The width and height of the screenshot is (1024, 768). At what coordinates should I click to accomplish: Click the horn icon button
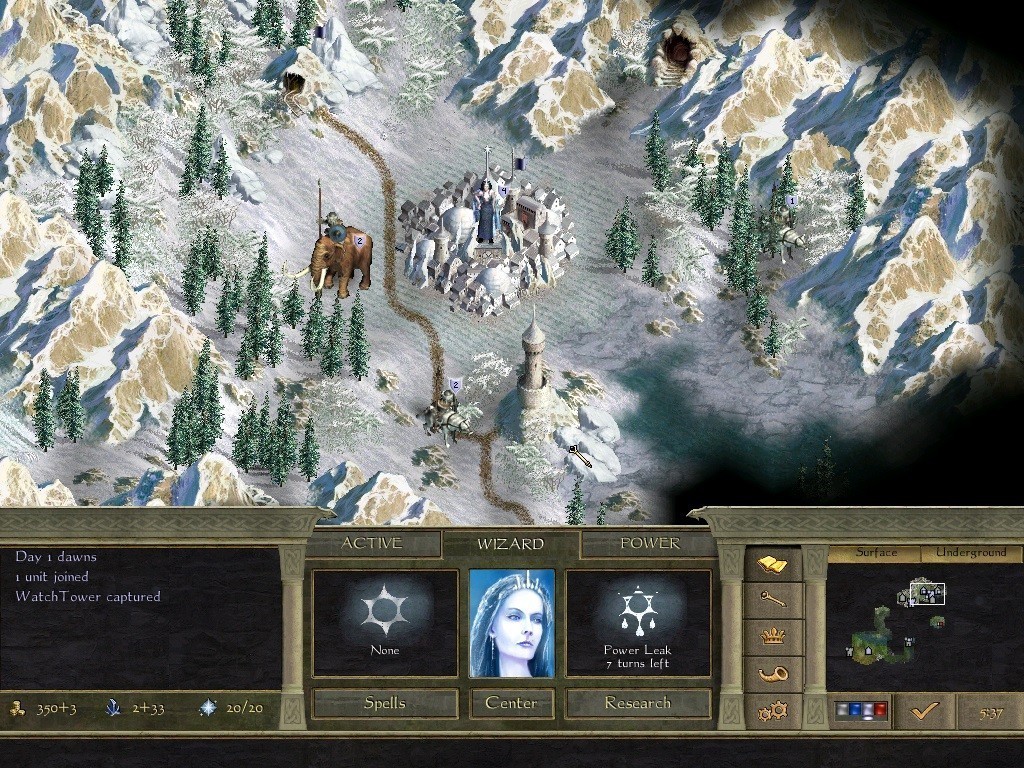click(773, 673)
